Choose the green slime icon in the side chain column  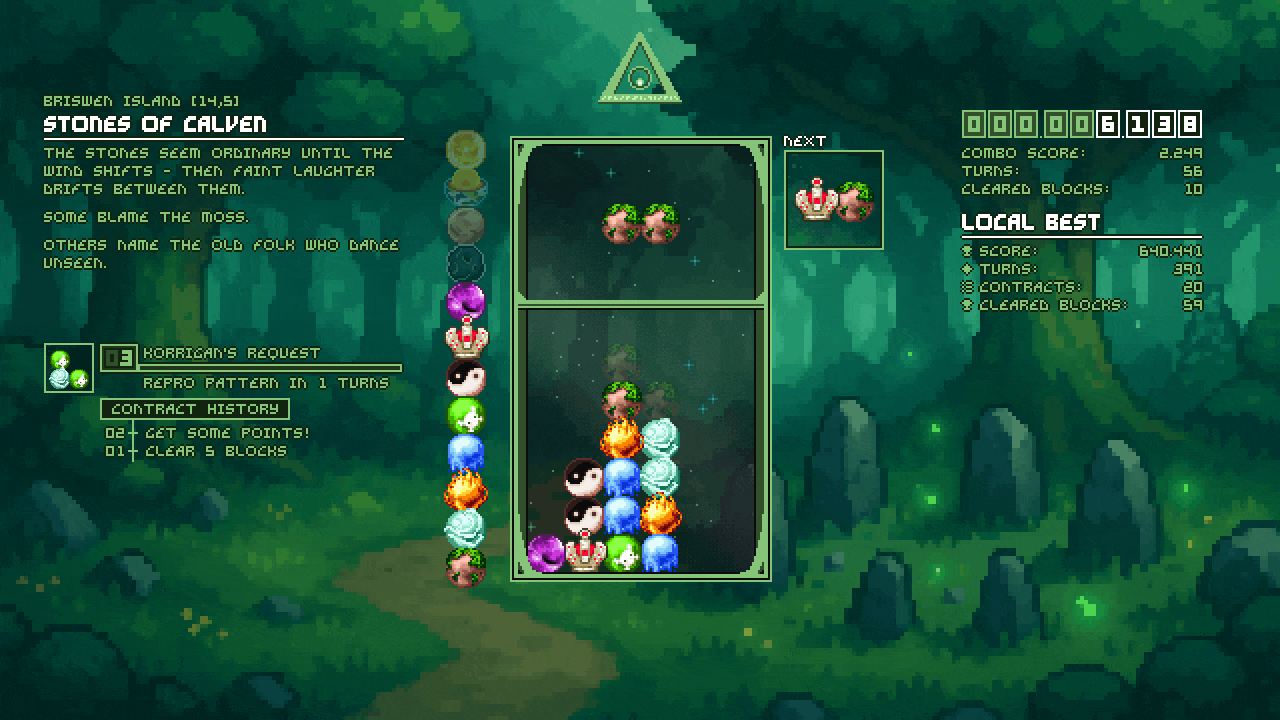[x=465, y=415]
